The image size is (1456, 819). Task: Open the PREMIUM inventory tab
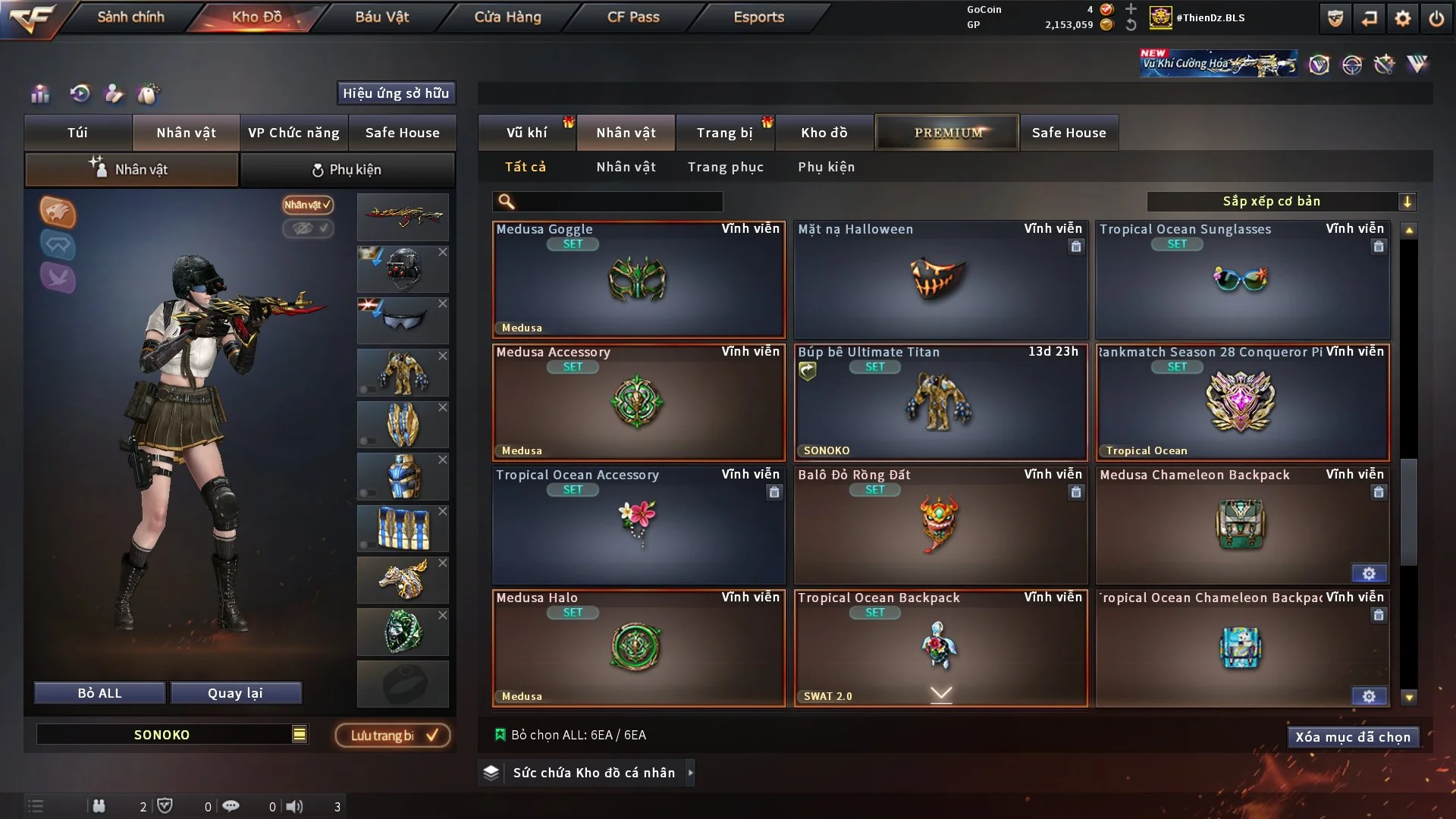point(947,133)
